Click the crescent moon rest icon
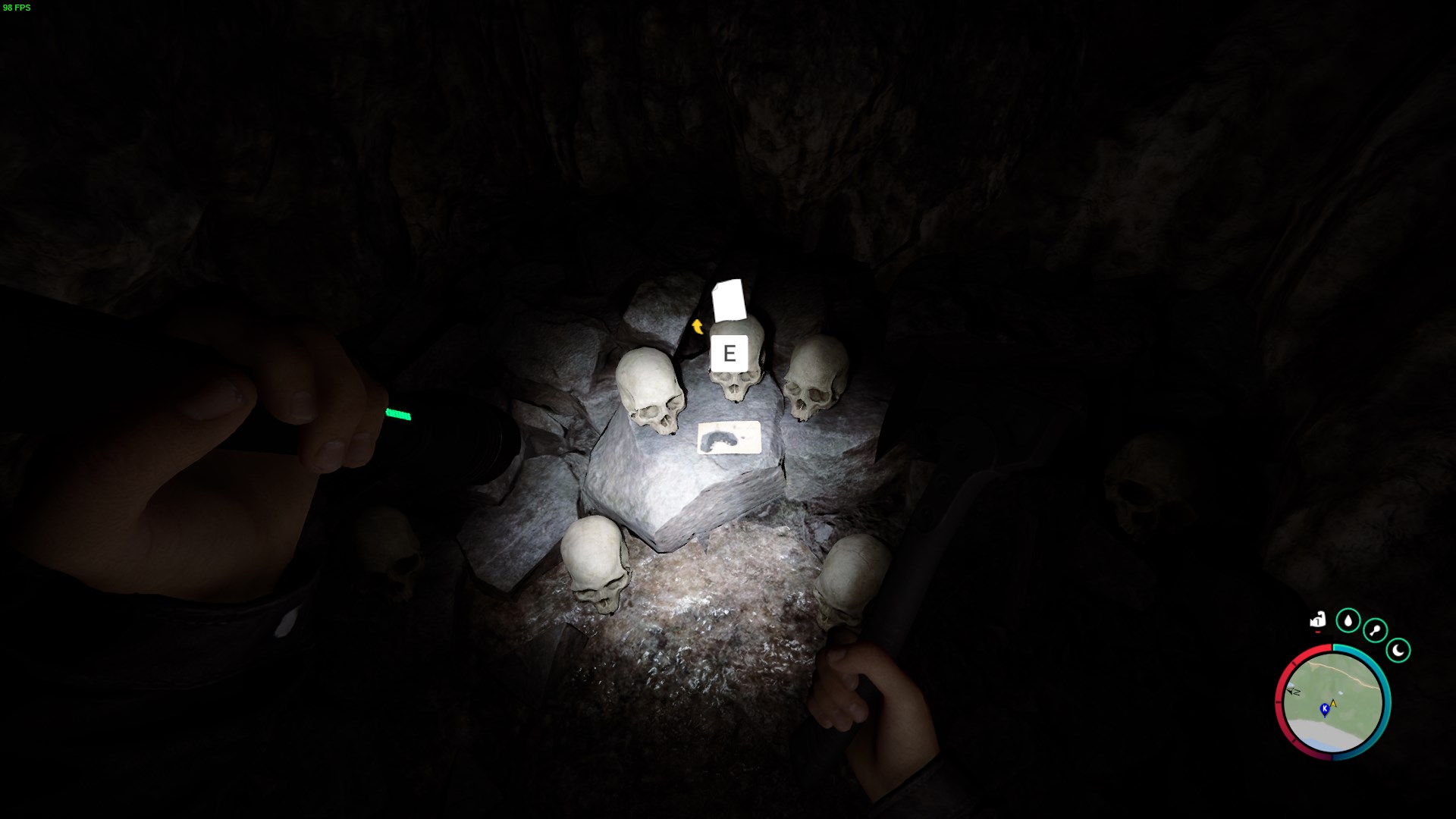This screenshot has height=819, width=1456. pos(1398,650)
